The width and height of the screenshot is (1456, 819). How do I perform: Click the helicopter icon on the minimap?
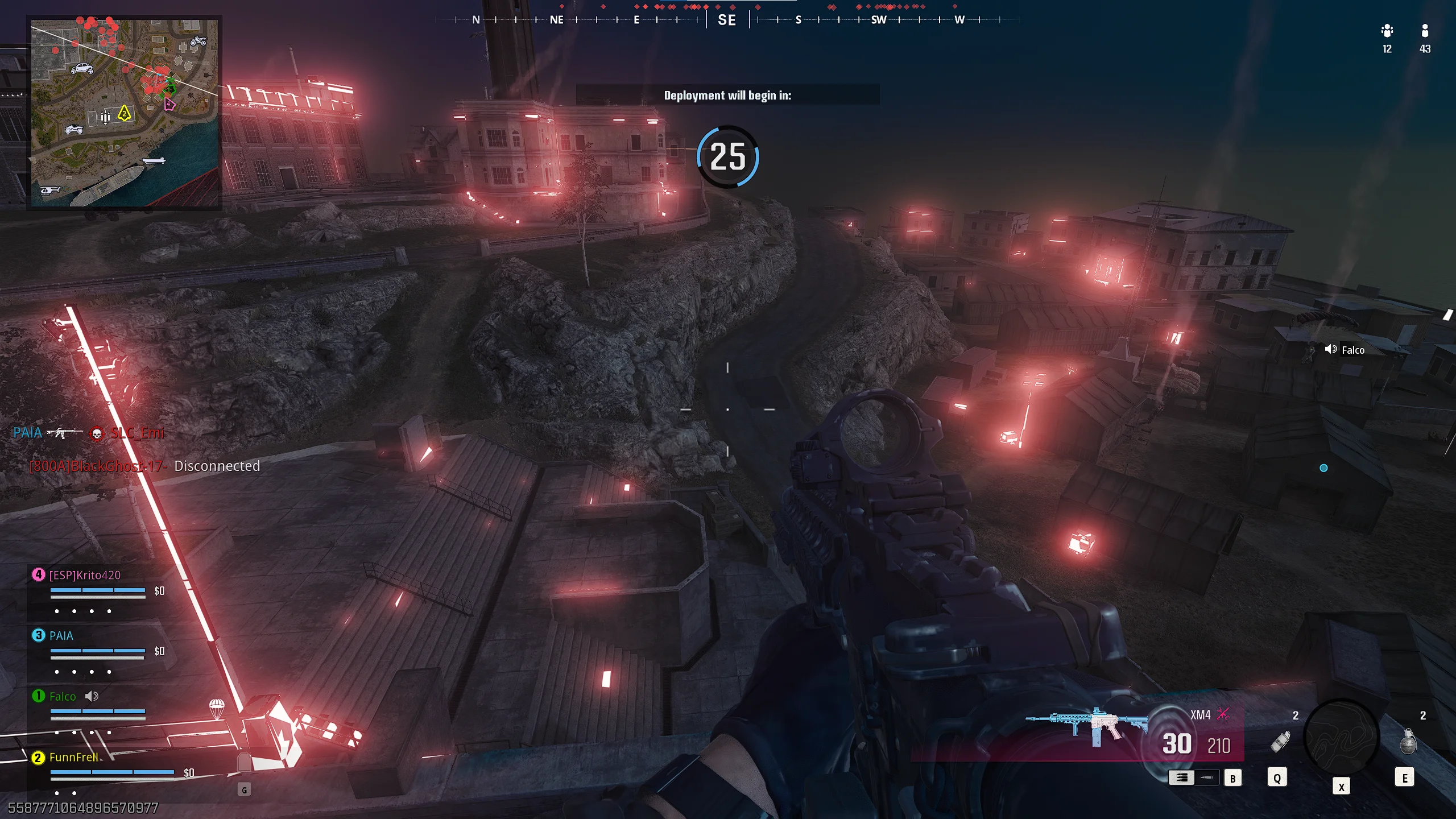pyautogui.click(x=49, y=191)
